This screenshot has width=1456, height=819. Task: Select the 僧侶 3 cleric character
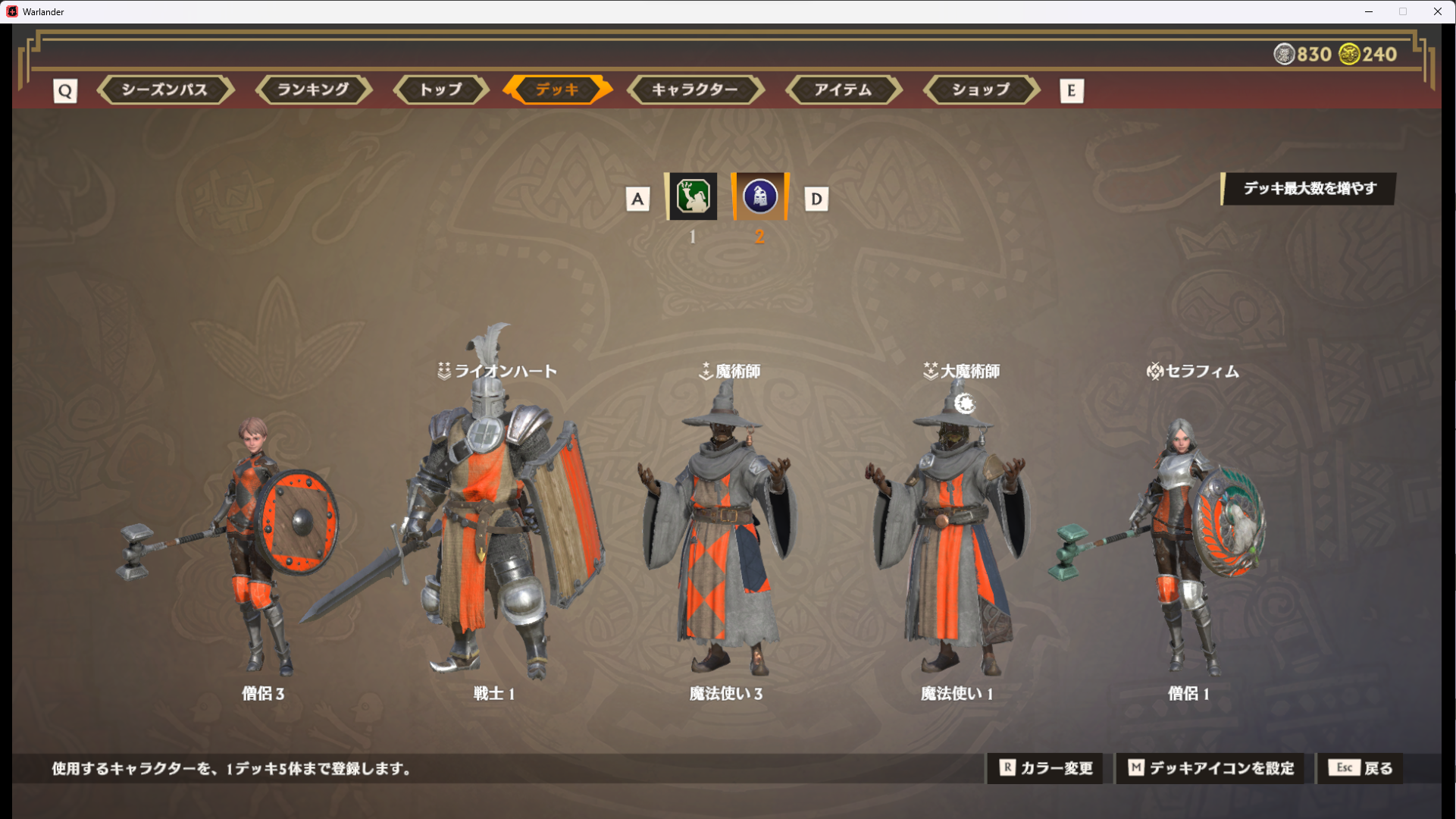258,546
